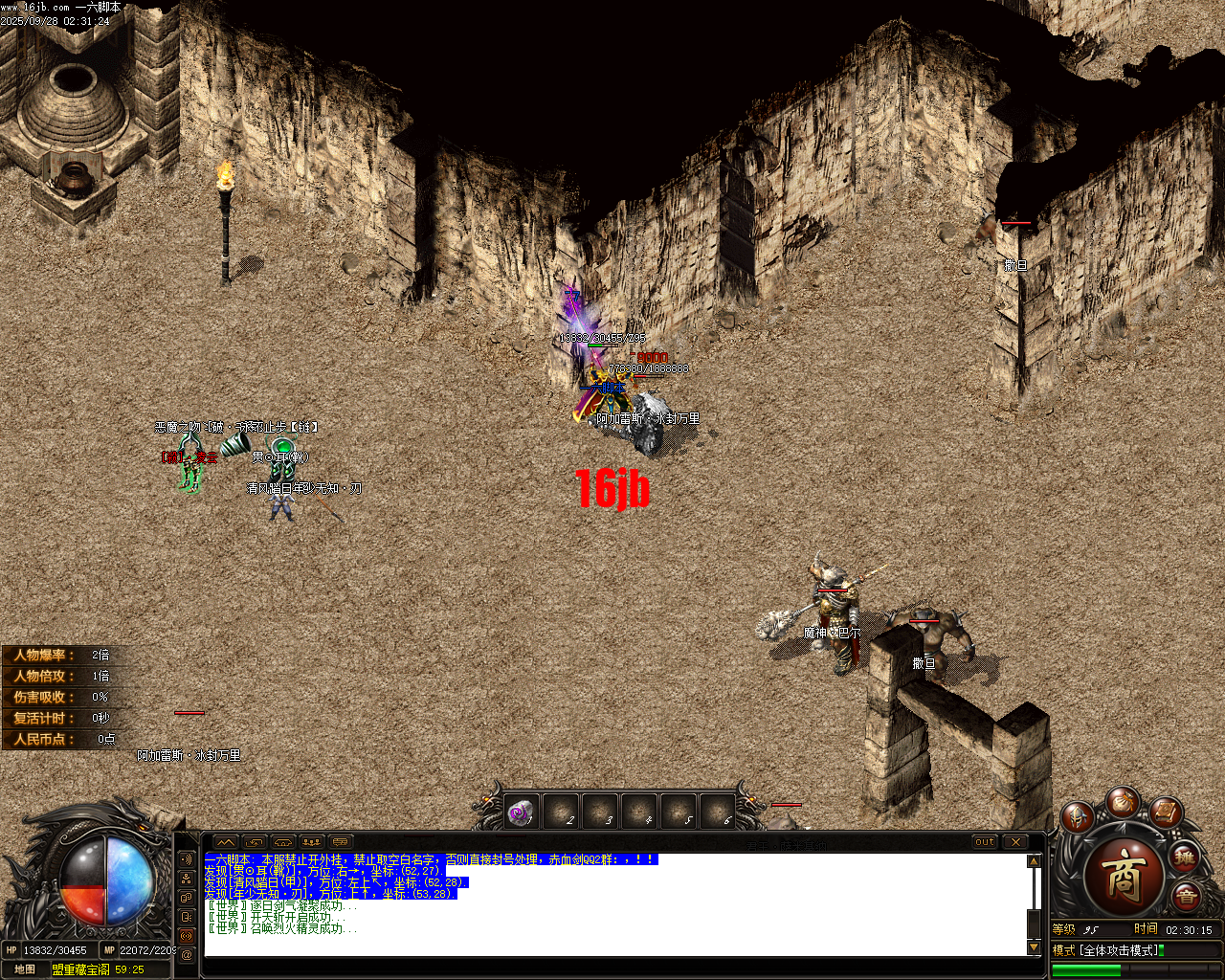Click the 'out' button on the chat window
The width and height of the screenshot is (1225, 980).
tap(987, 843)
